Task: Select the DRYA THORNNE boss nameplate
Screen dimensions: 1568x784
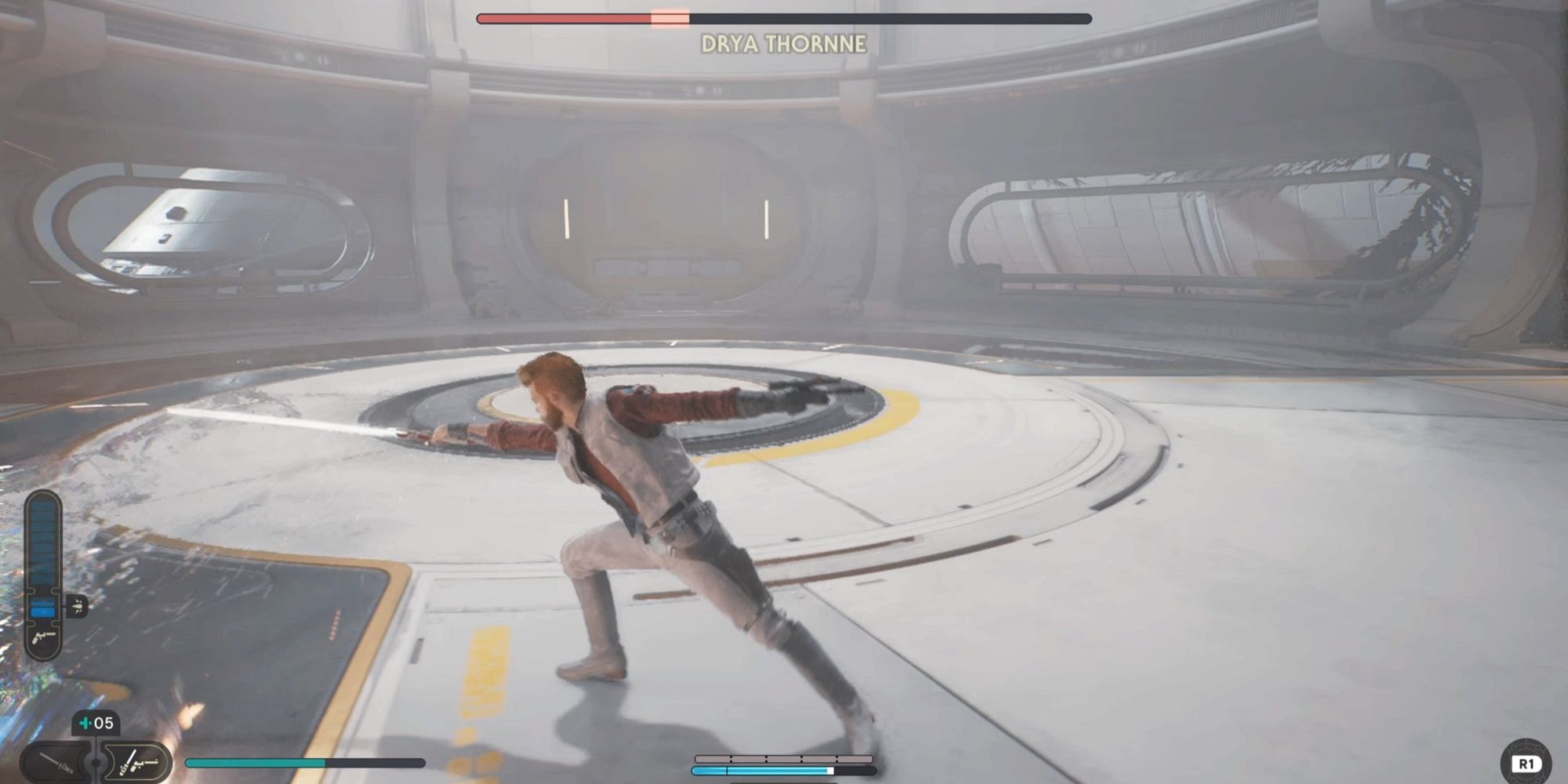Action: pyautogui.click(x=784, y=45)
